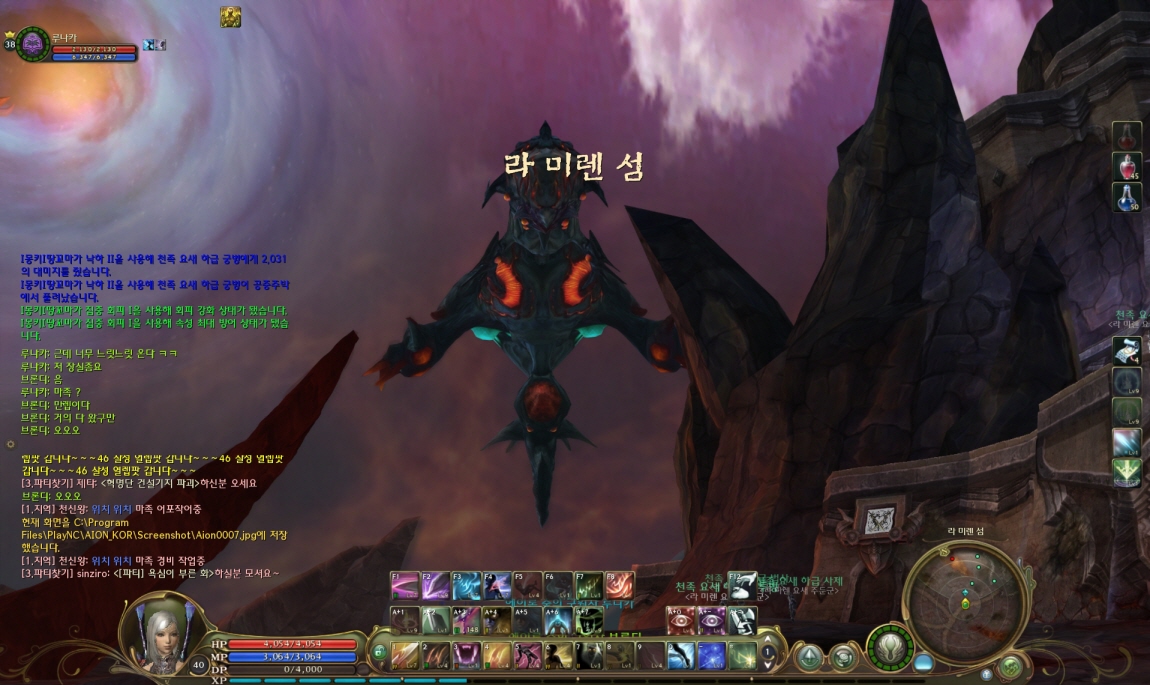
Task: Activate the F8 red flame skill
Action: [619, 585]
